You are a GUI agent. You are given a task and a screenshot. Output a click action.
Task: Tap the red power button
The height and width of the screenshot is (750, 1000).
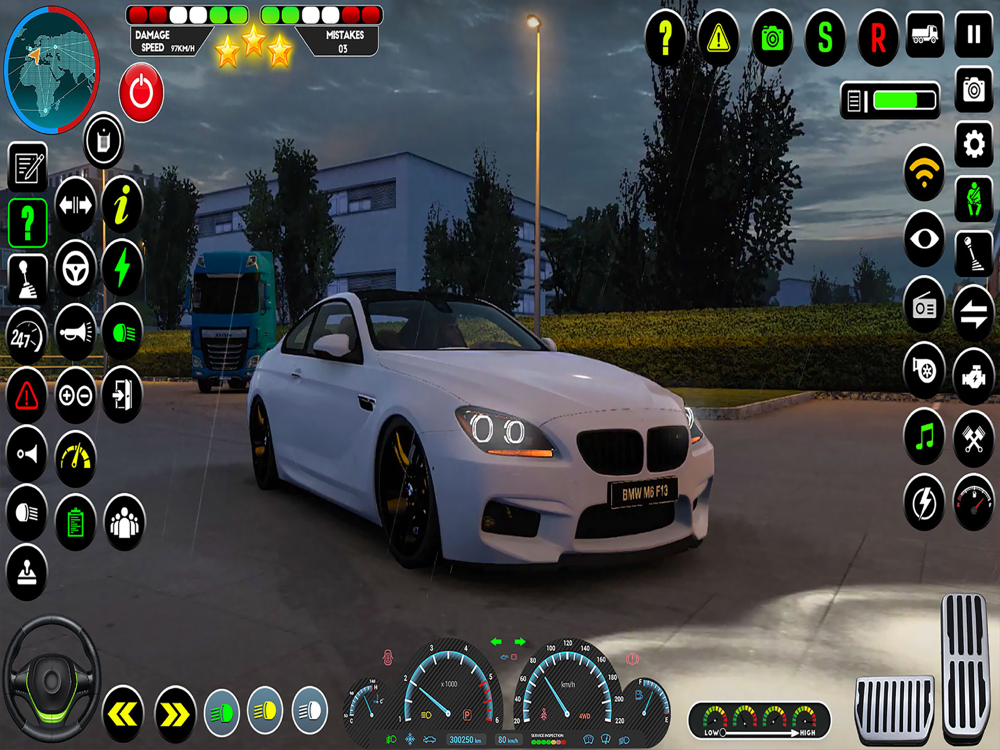pos(141,92)
